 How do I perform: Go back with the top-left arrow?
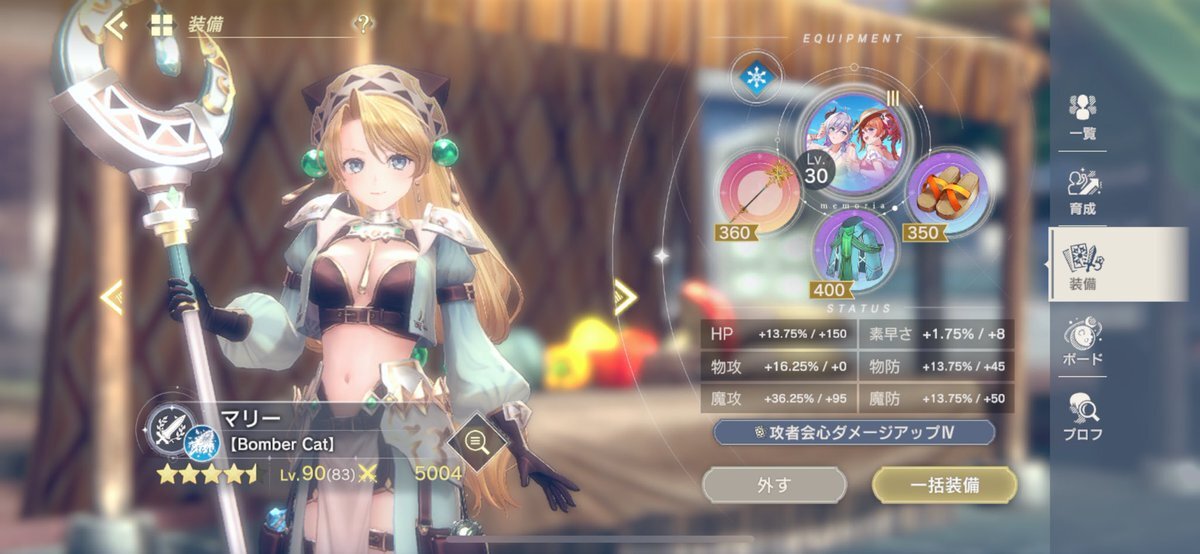[x=117, y=25]
